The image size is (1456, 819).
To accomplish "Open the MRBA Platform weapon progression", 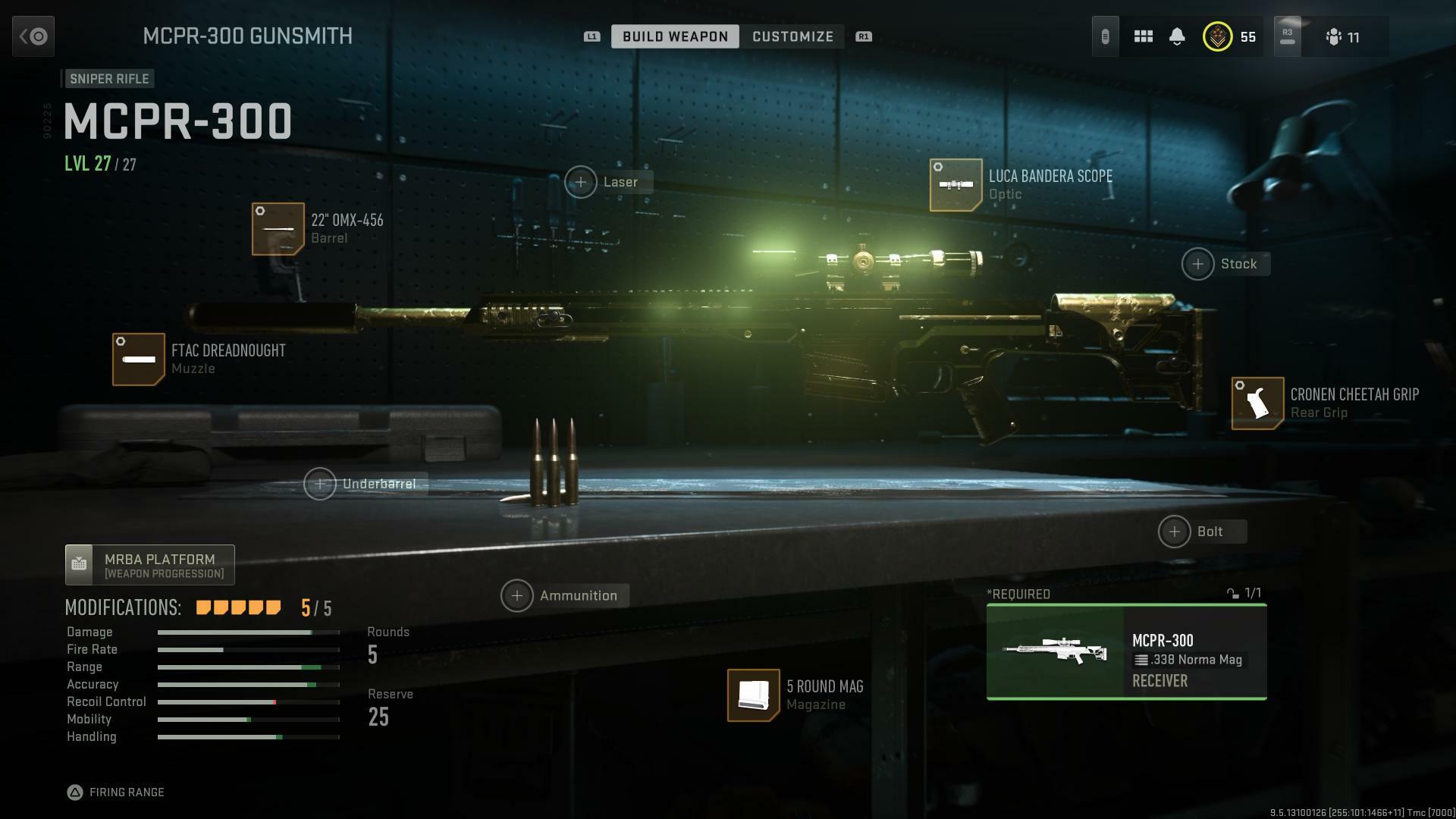I will point(149,565).
